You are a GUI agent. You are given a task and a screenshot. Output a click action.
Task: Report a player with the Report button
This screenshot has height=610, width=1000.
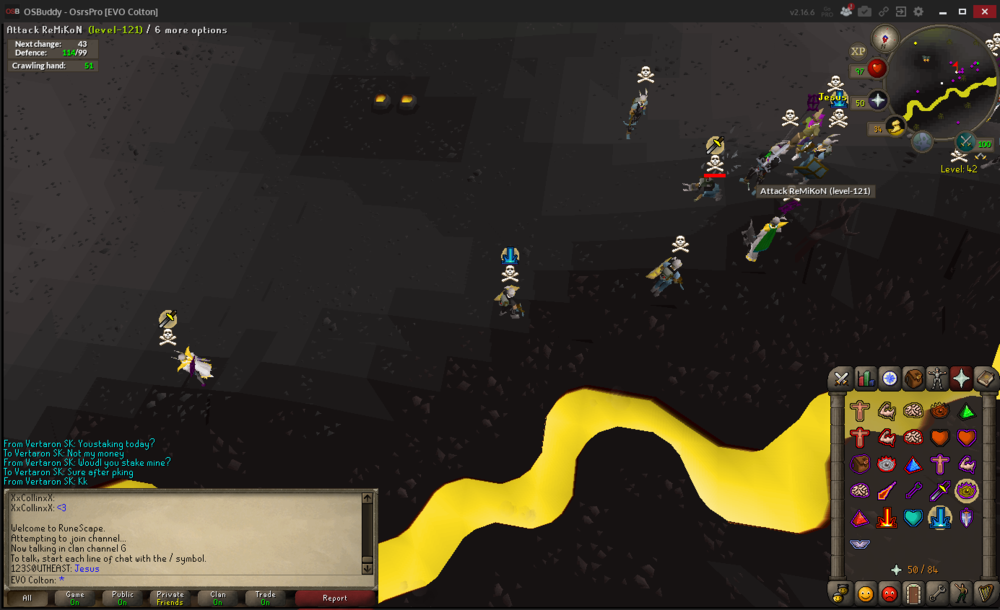tap(335, 598)
